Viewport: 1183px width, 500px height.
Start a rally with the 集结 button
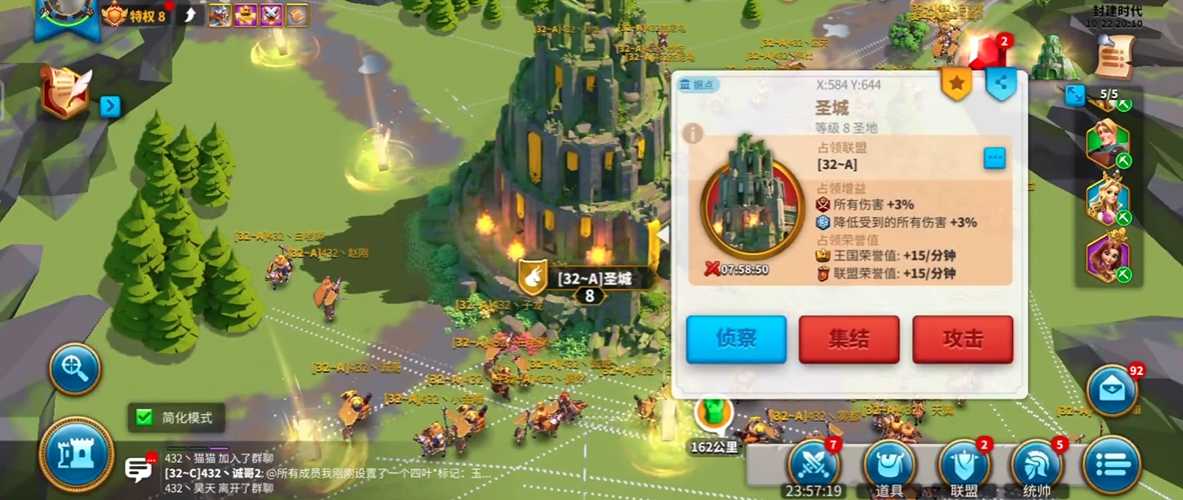click(x=849, y=339)
